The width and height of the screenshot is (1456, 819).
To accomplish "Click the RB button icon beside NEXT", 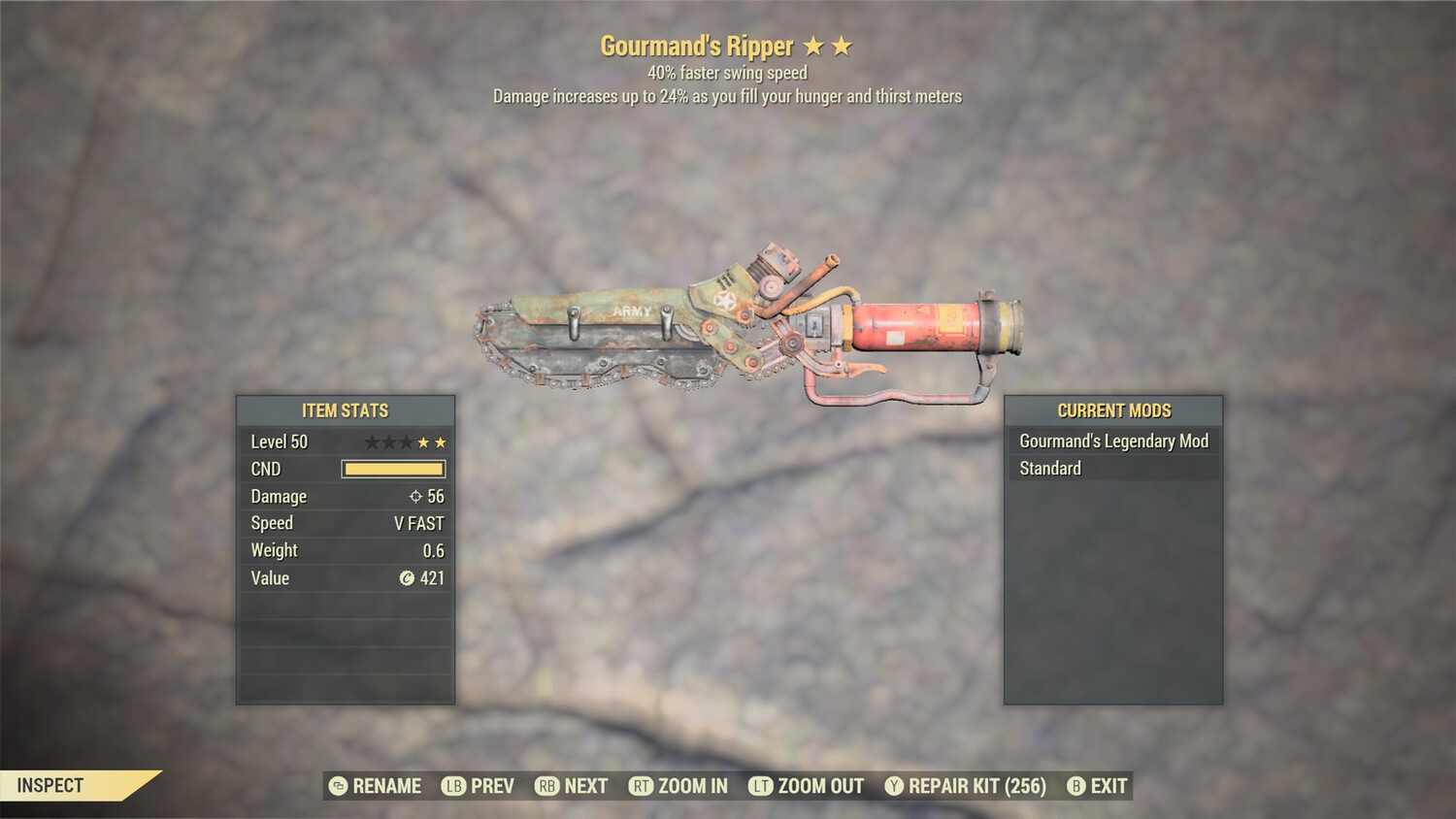I will point(546,786).
